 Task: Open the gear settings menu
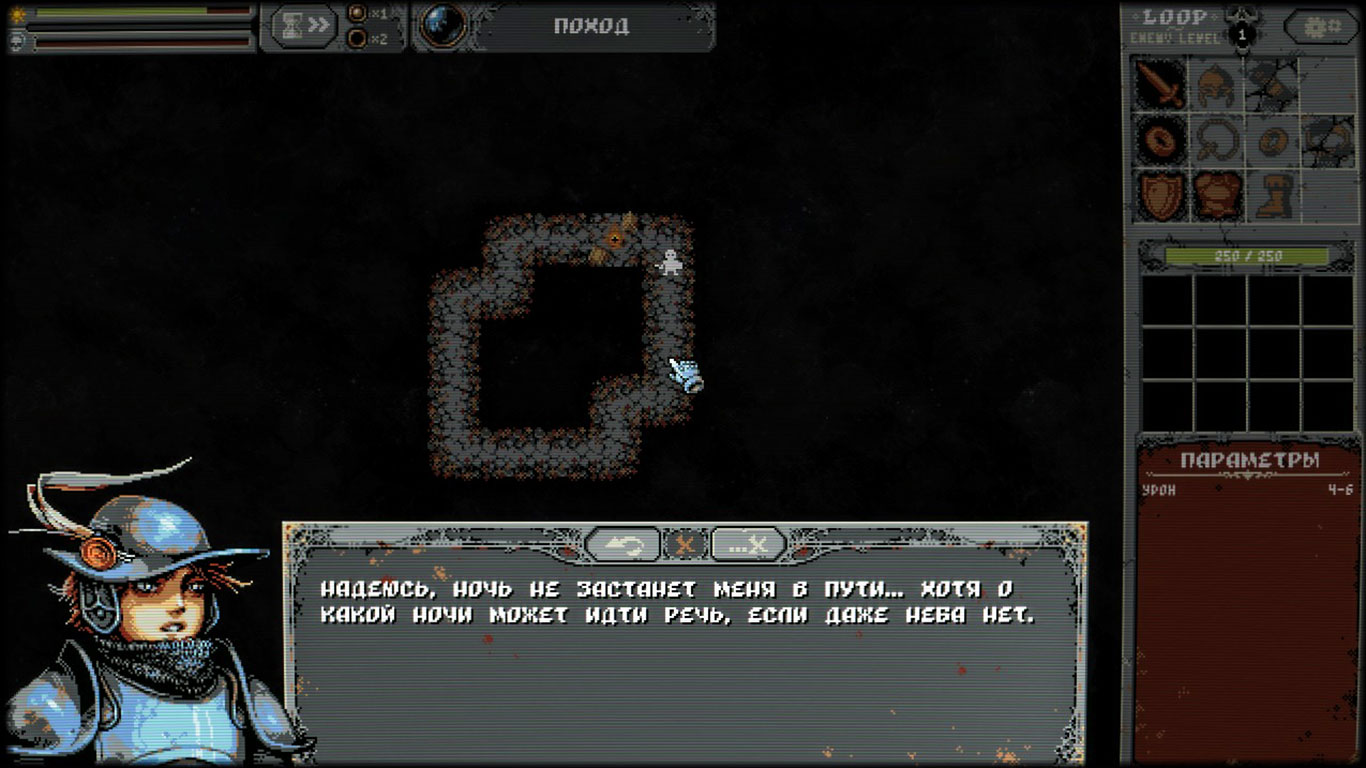pyautogui.click(x=1321, y=27)
